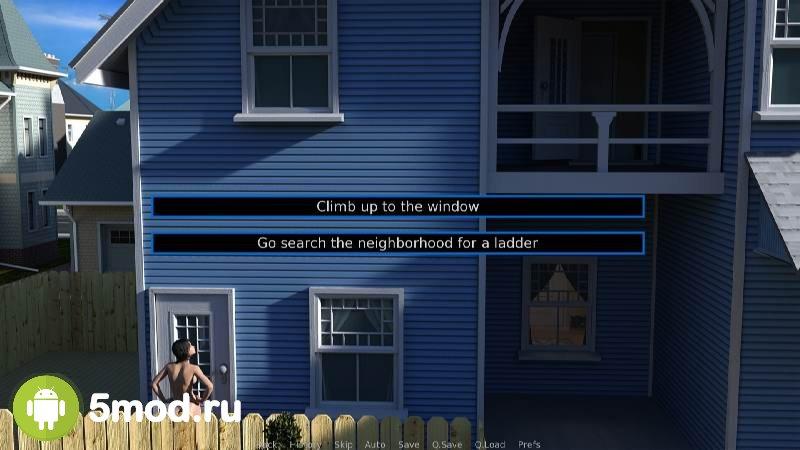Quick save with Q.Save
The height and width of the screenshot is (450, 800).
click(x=446, y=444)
